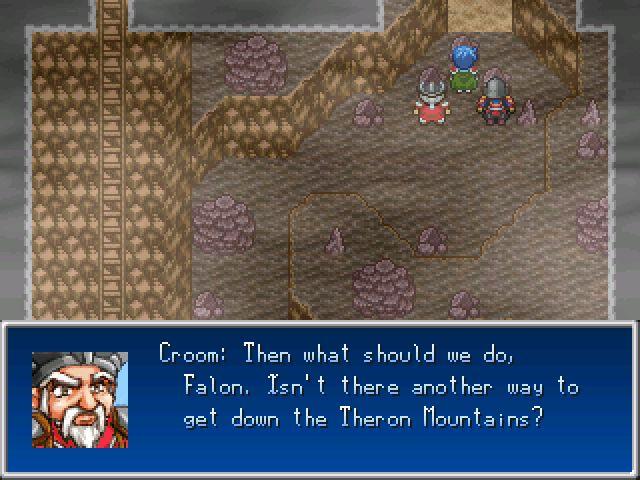Viewport: 640px width, 480px height.
Task: Click Croom's speaker portrait
Action: [80, 399]
